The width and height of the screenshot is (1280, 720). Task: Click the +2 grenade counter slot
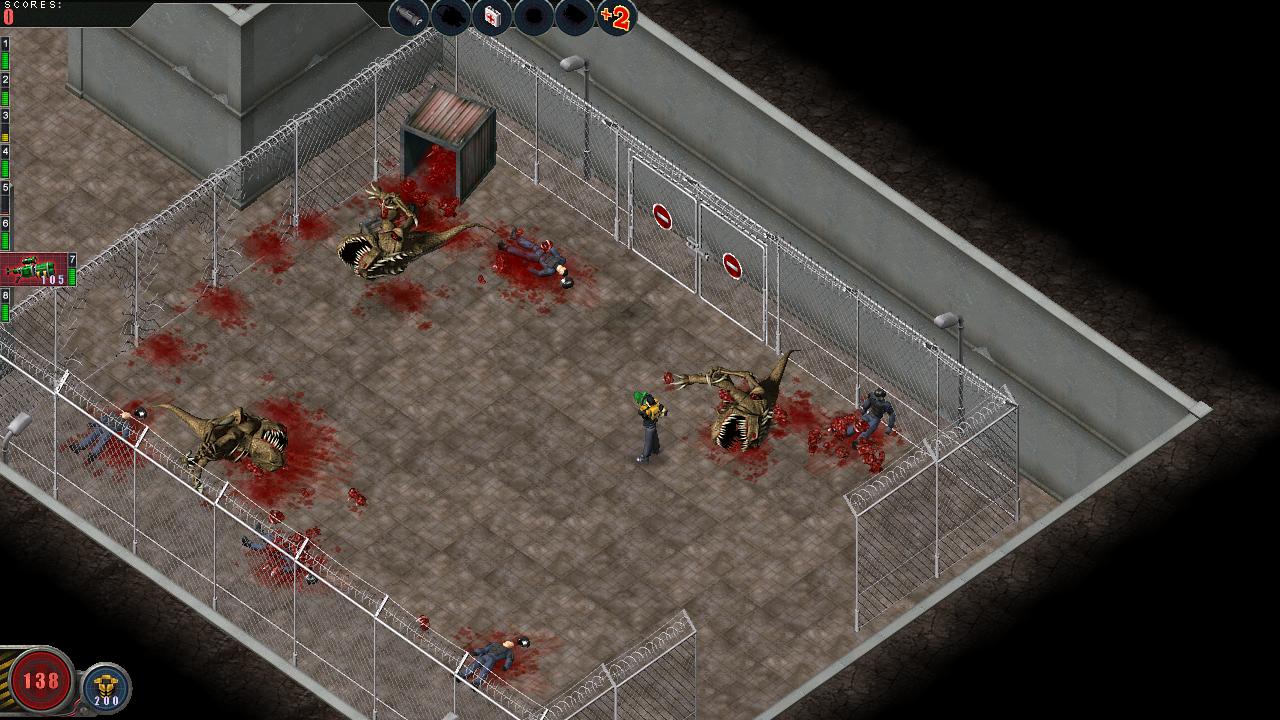(x=618, y=18)
